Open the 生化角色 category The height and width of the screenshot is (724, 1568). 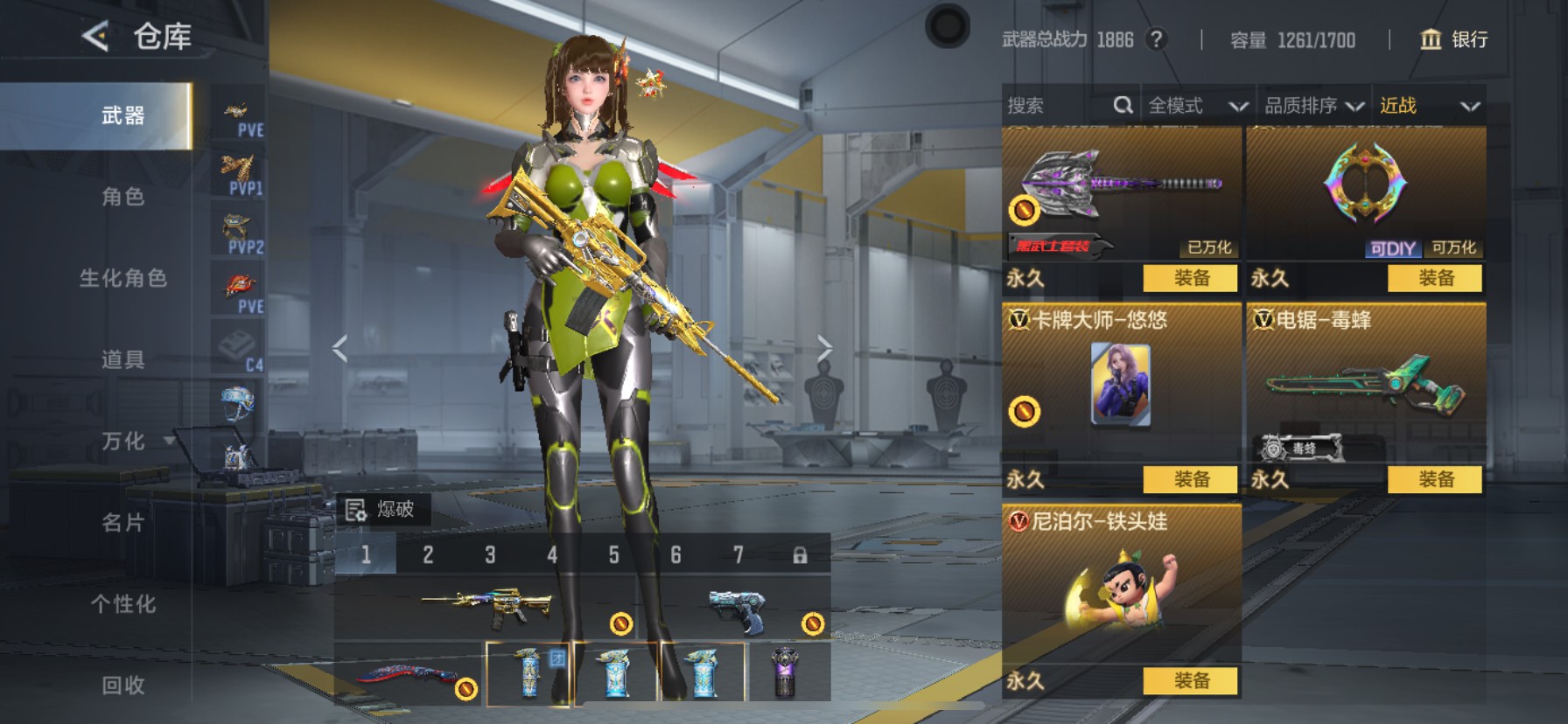(122, 278)
